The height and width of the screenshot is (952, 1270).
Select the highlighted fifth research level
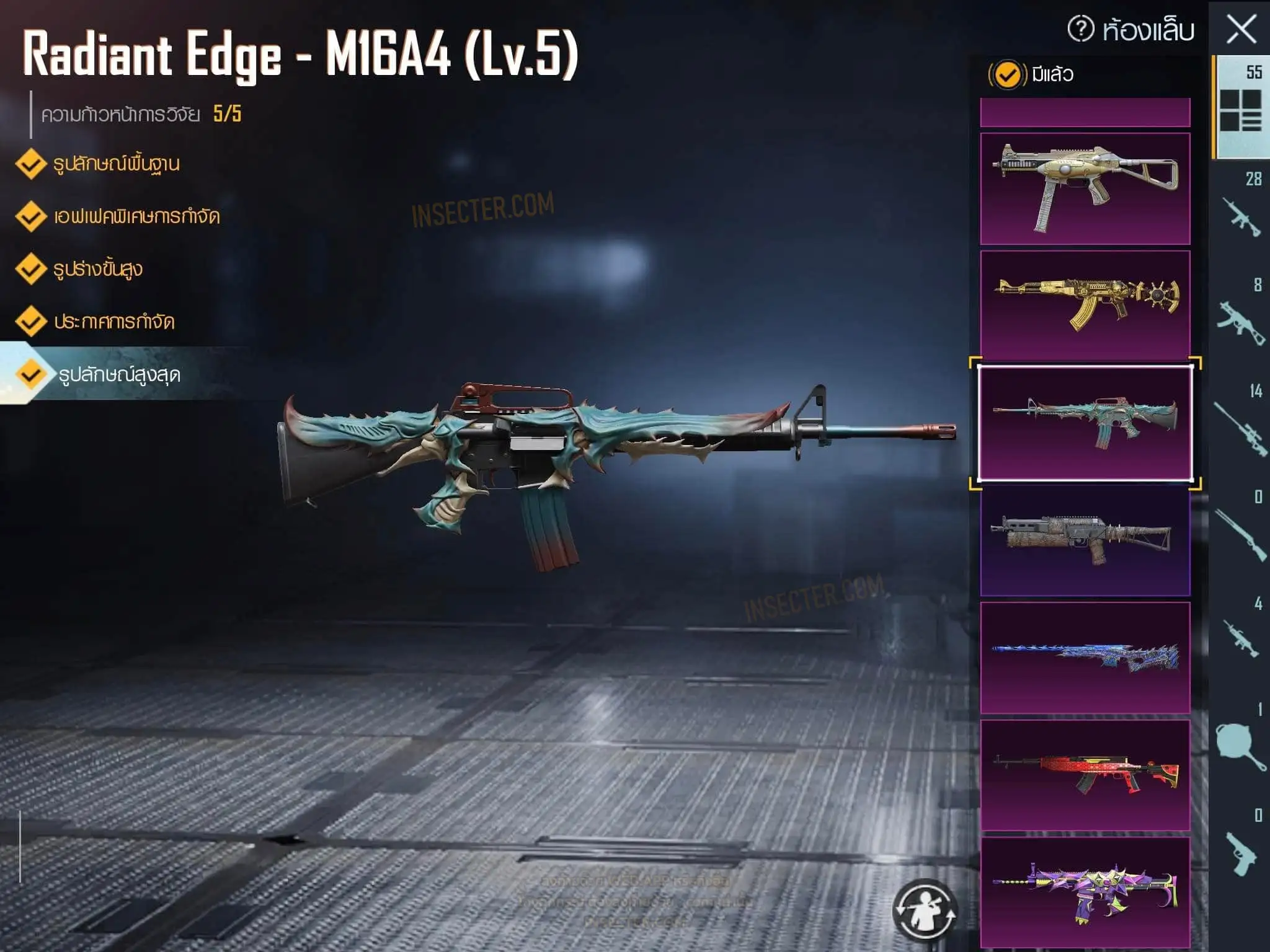click(119, 375)
